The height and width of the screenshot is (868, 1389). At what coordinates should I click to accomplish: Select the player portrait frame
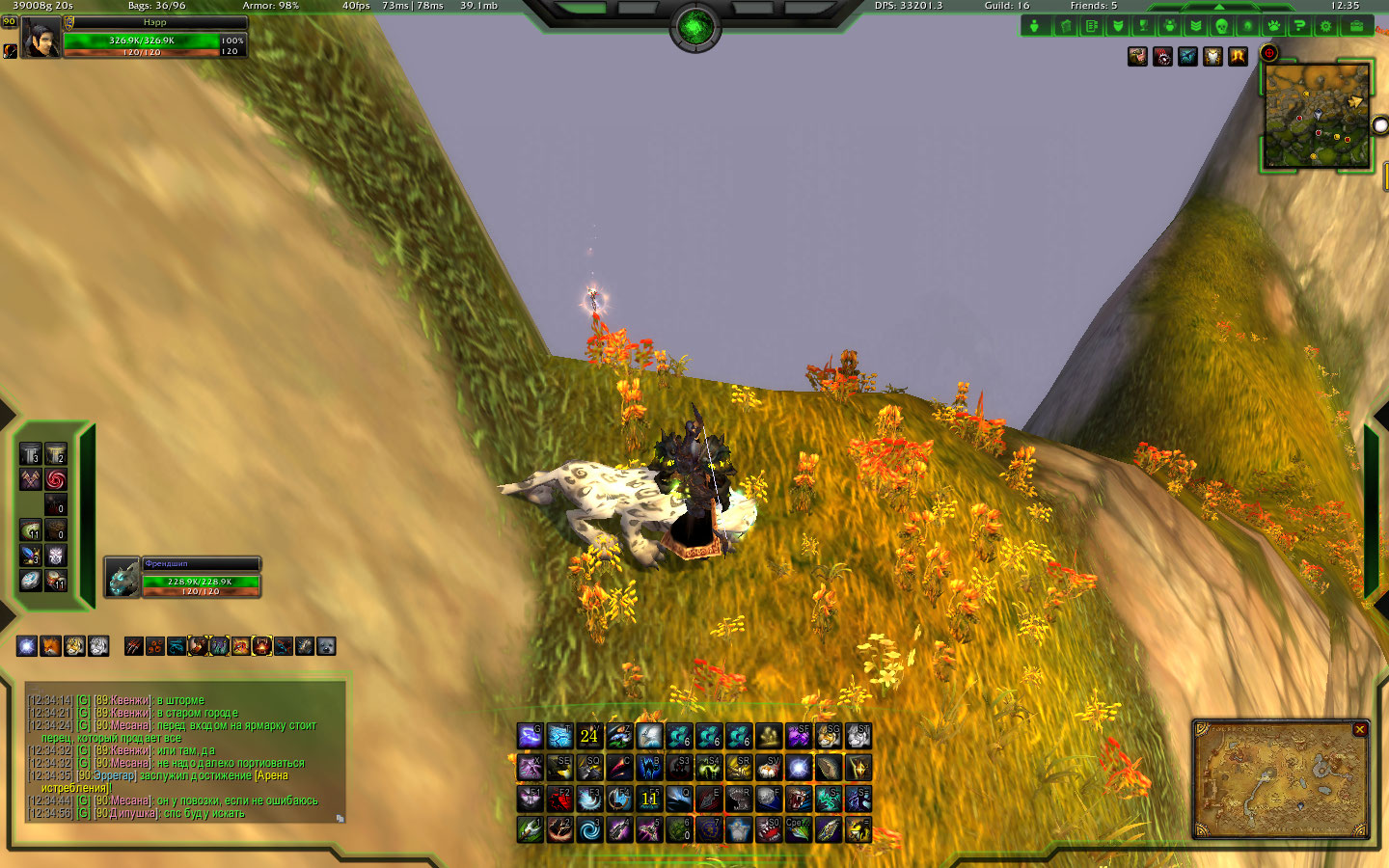pos(41,39)
